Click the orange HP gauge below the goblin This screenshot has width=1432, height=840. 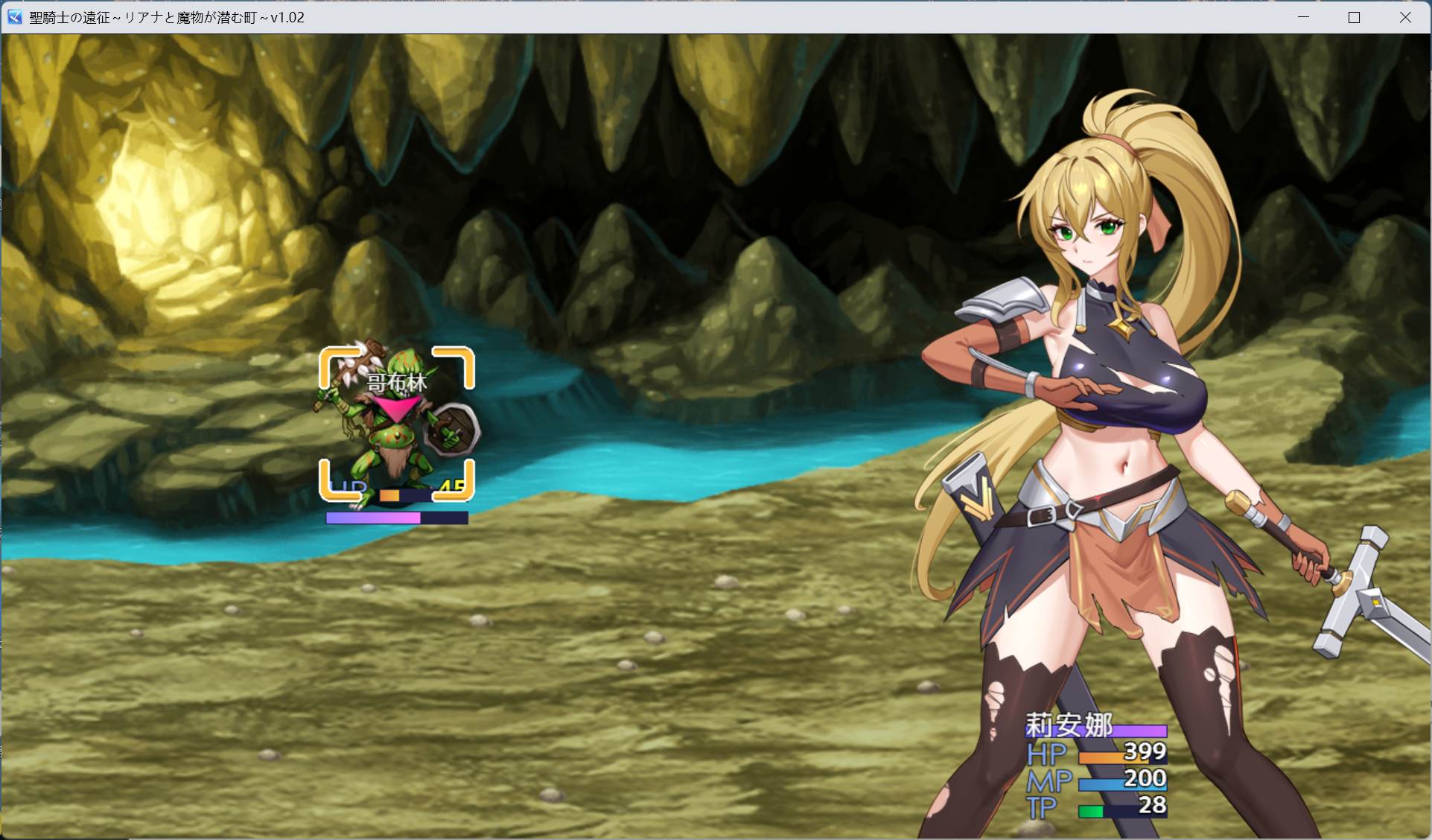click(389, 496)
